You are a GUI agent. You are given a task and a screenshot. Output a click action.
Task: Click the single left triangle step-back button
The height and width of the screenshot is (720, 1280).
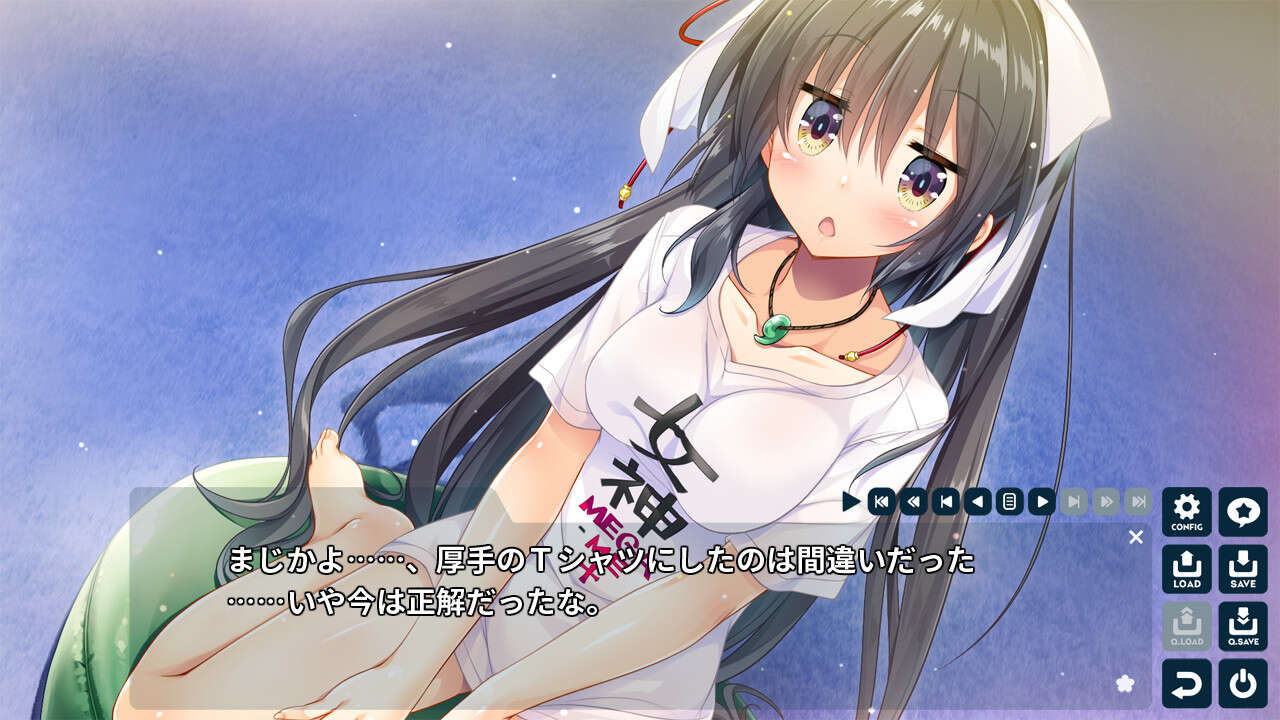(978, 501)
